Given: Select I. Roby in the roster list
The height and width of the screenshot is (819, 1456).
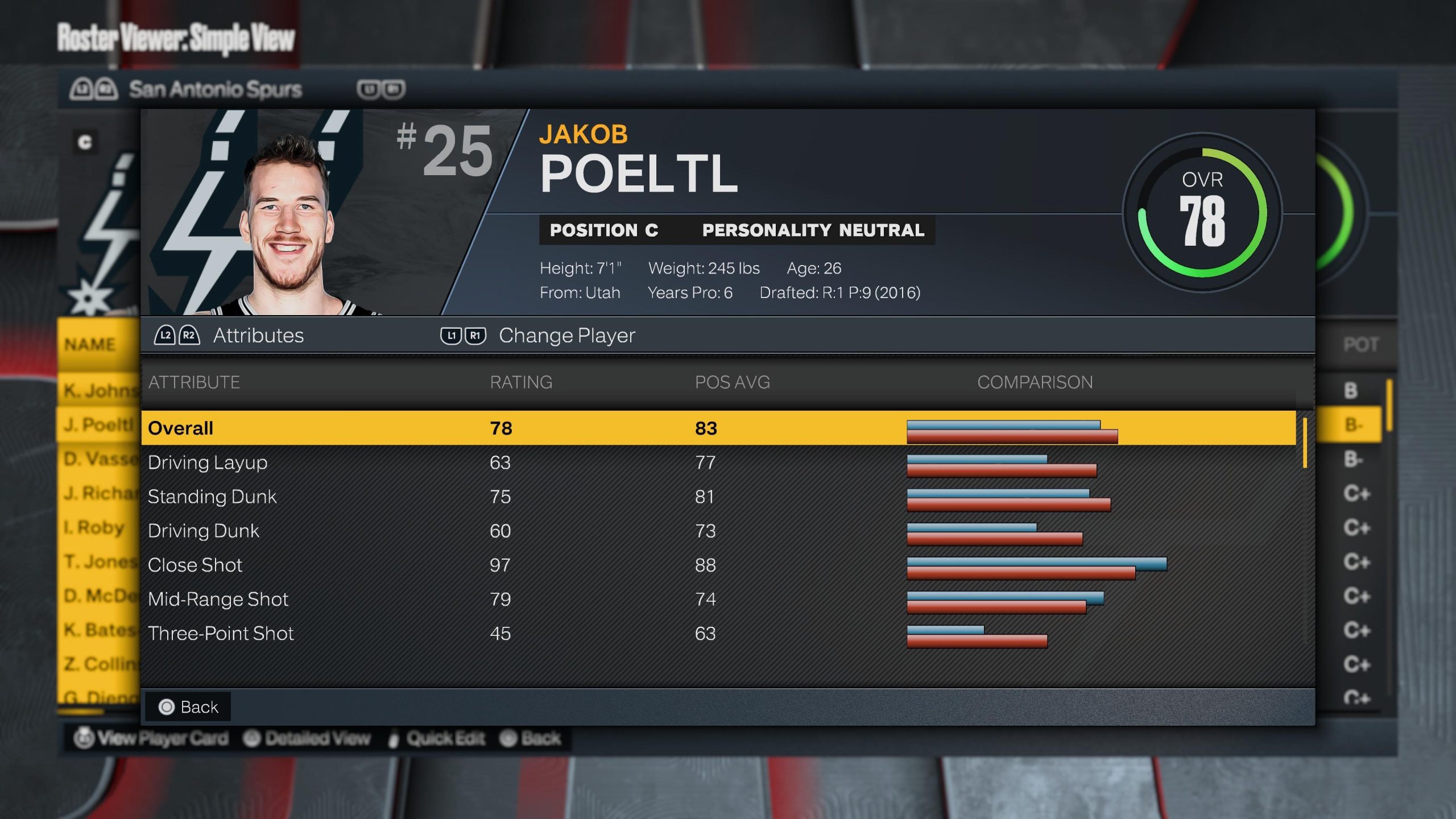Looking at the screenshot, I should pos(94,527).
